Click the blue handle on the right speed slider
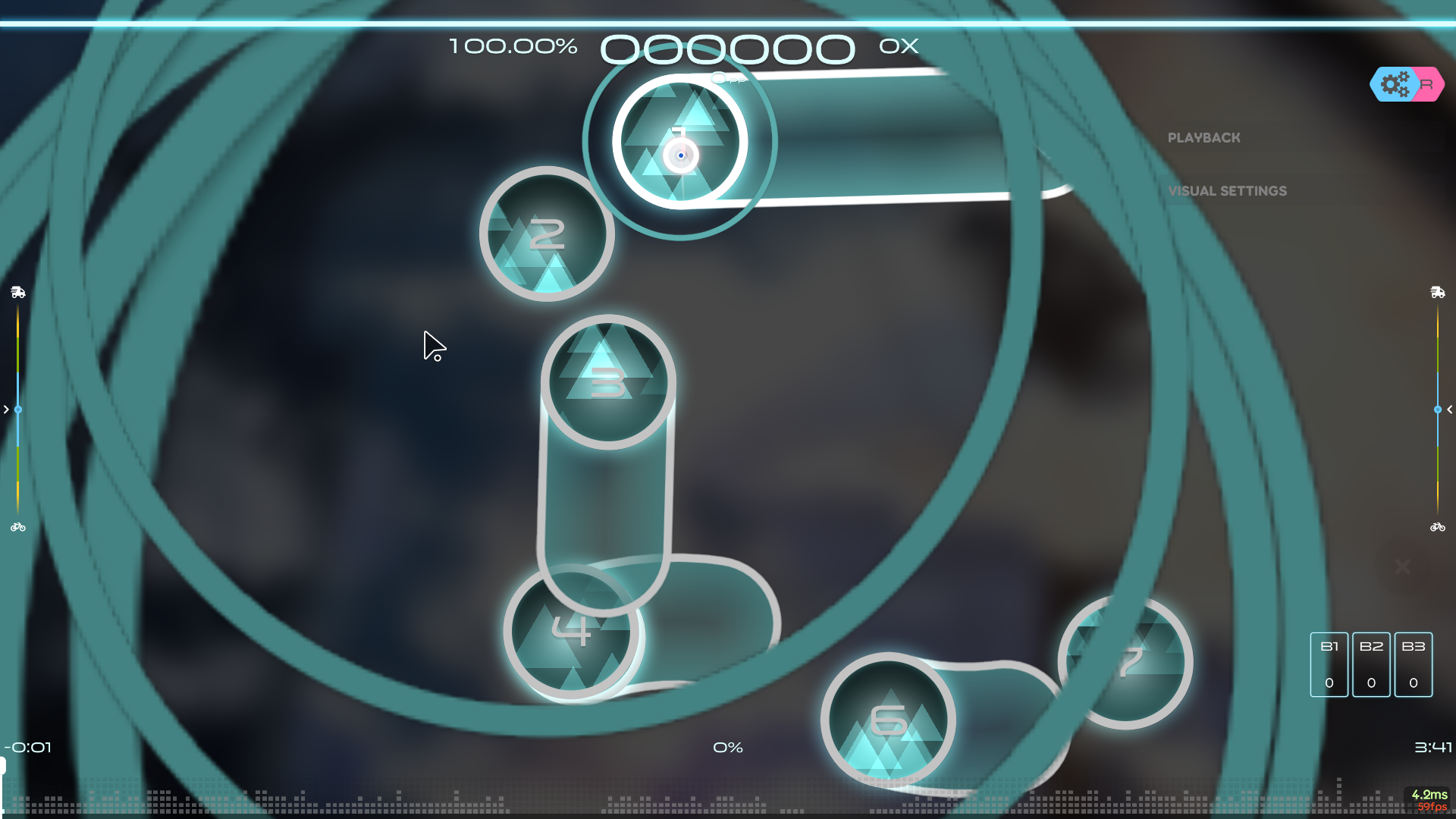Image resolution: width=1456 pixels, height=819 pixels. pyautogui.click(x=1437, y=409)
